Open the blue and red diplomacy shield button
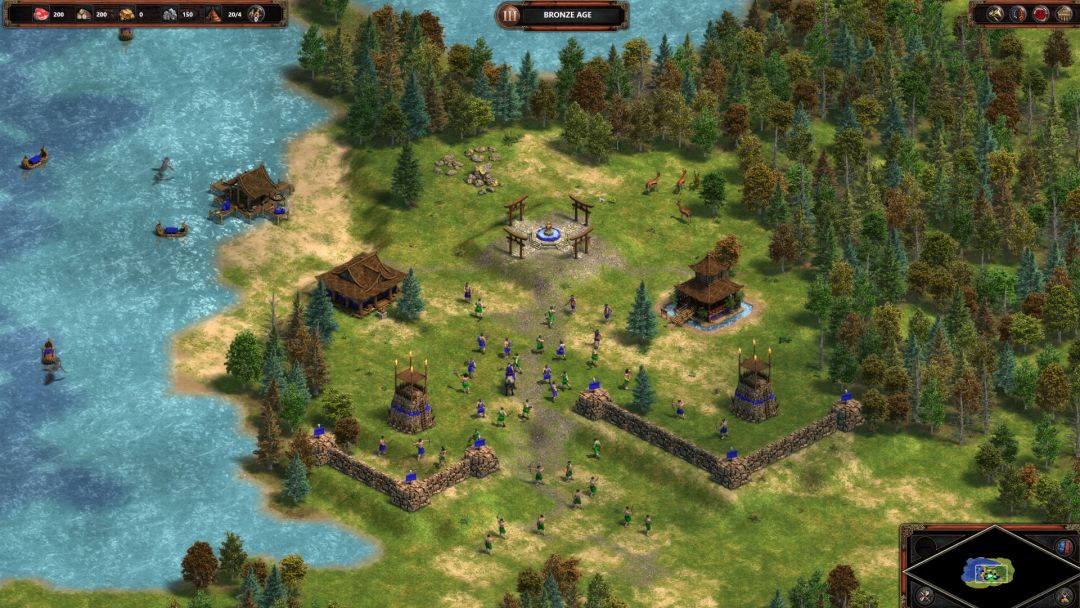This screenshot has height=608, width=1080. click(x=1017, y=14)
